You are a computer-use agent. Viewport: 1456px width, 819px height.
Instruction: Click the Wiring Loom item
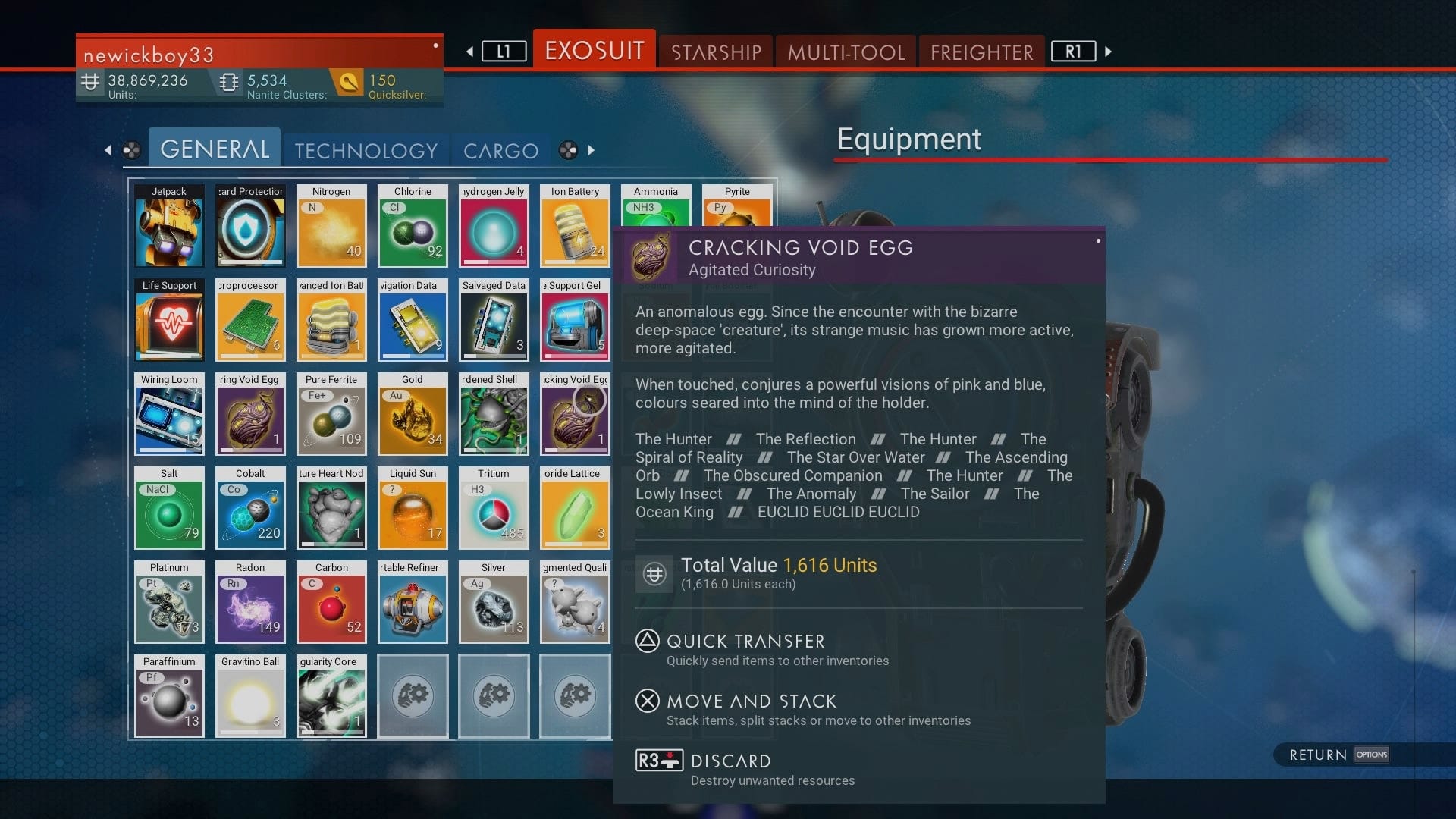[x=169, y=415]
